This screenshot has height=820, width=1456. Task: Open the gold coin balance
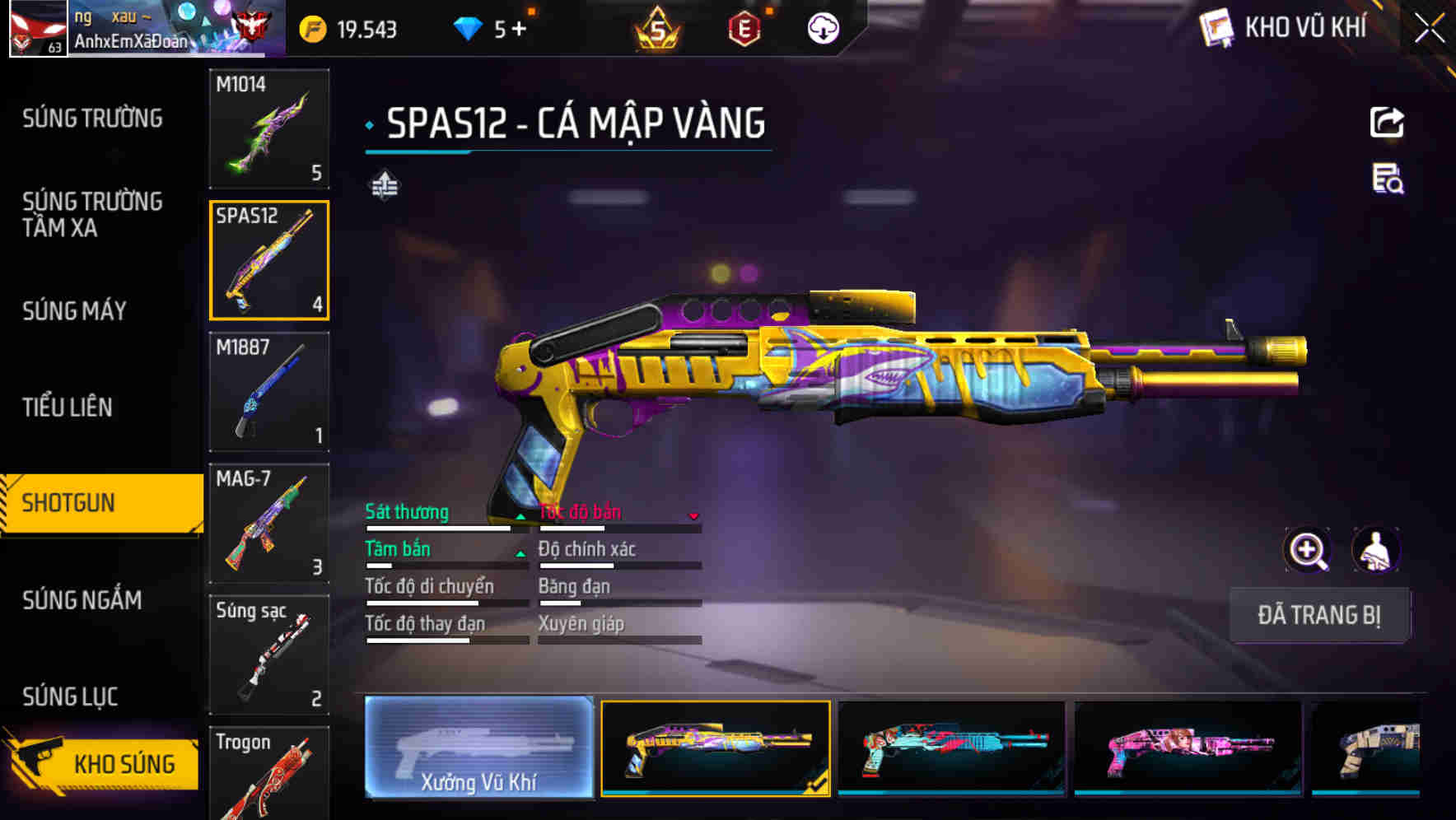point(348,30)
